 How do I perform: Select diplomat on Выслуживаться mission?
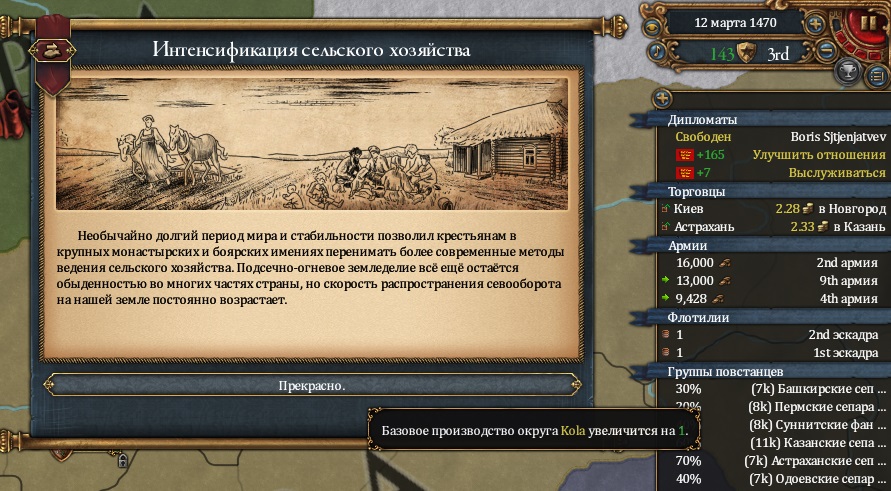(x=779, y=173)
